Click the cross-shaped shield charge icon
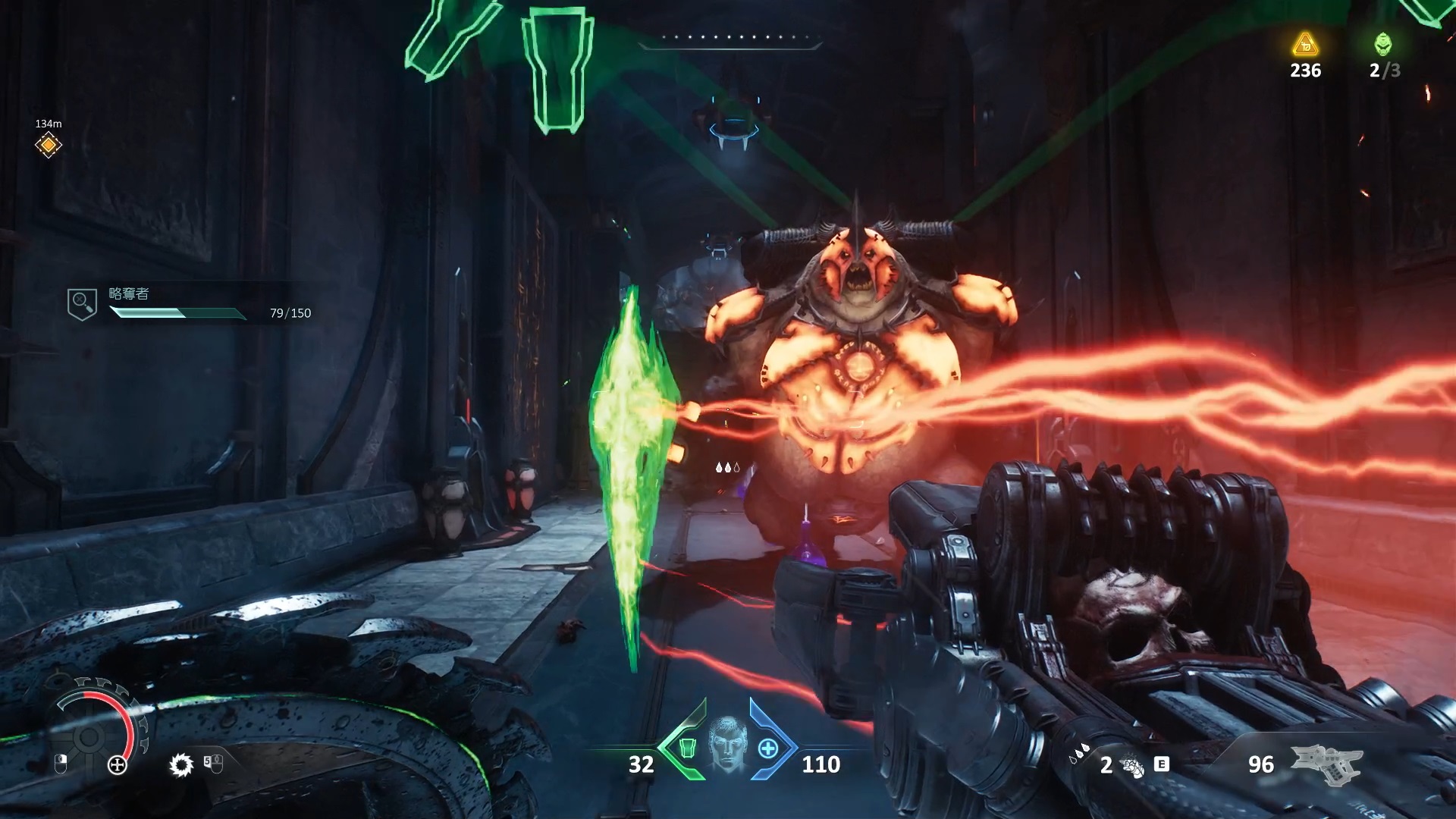Screen dimensions: 1456x819 click(x=118, y=764)
